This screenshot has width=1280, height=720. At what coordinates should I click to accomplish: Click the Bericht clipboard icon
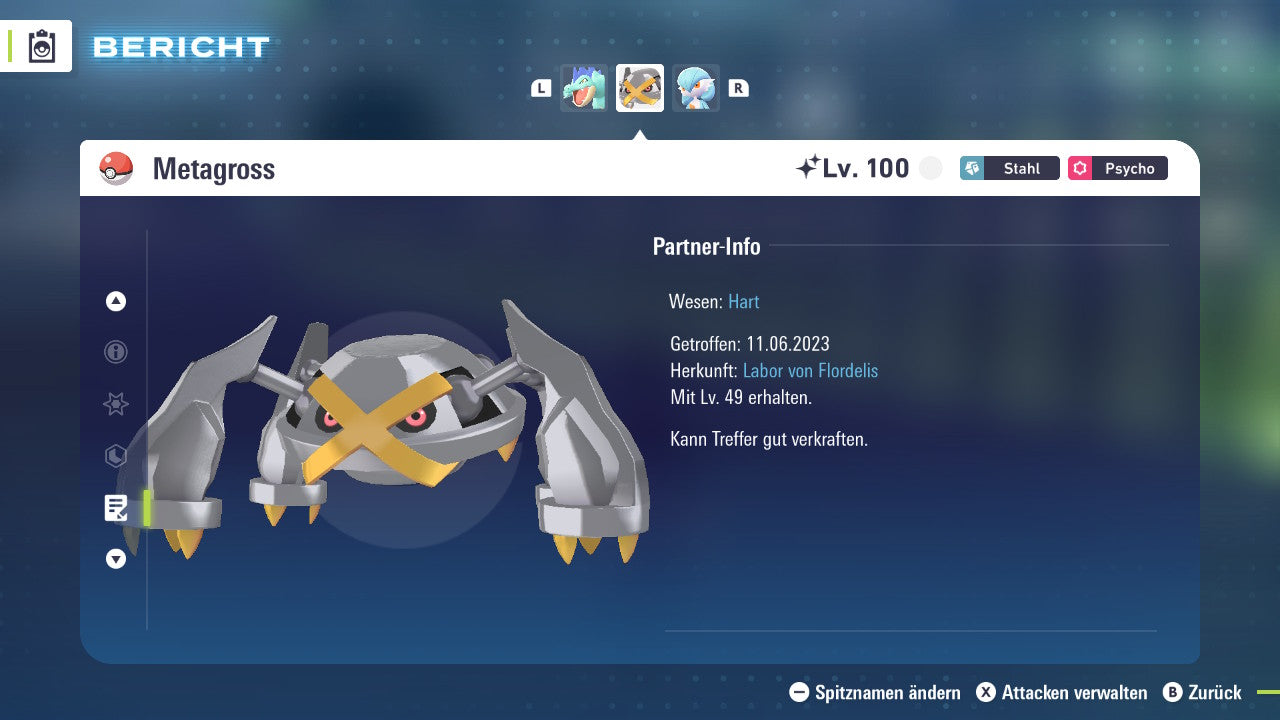pyautogui.click(x=42, y=46)
